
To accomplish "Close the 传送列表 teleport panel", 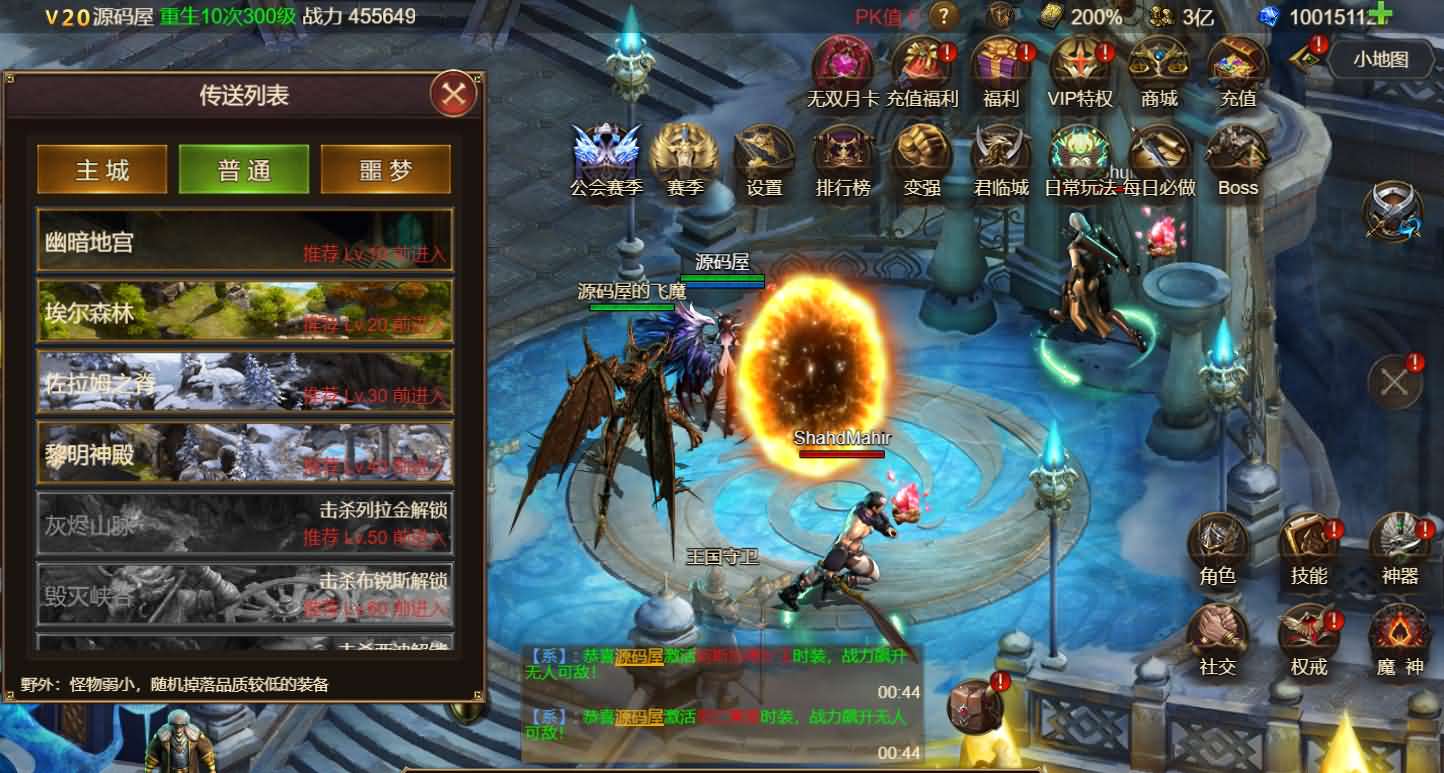I will click(454, 95).
